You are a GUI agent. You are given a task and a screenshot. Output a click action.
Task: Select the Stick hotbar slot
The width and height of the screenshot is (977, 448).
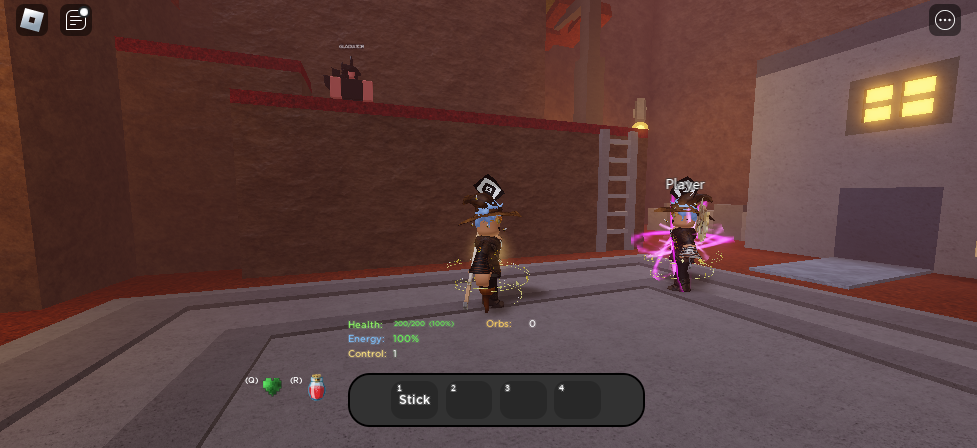coord(414,400)
